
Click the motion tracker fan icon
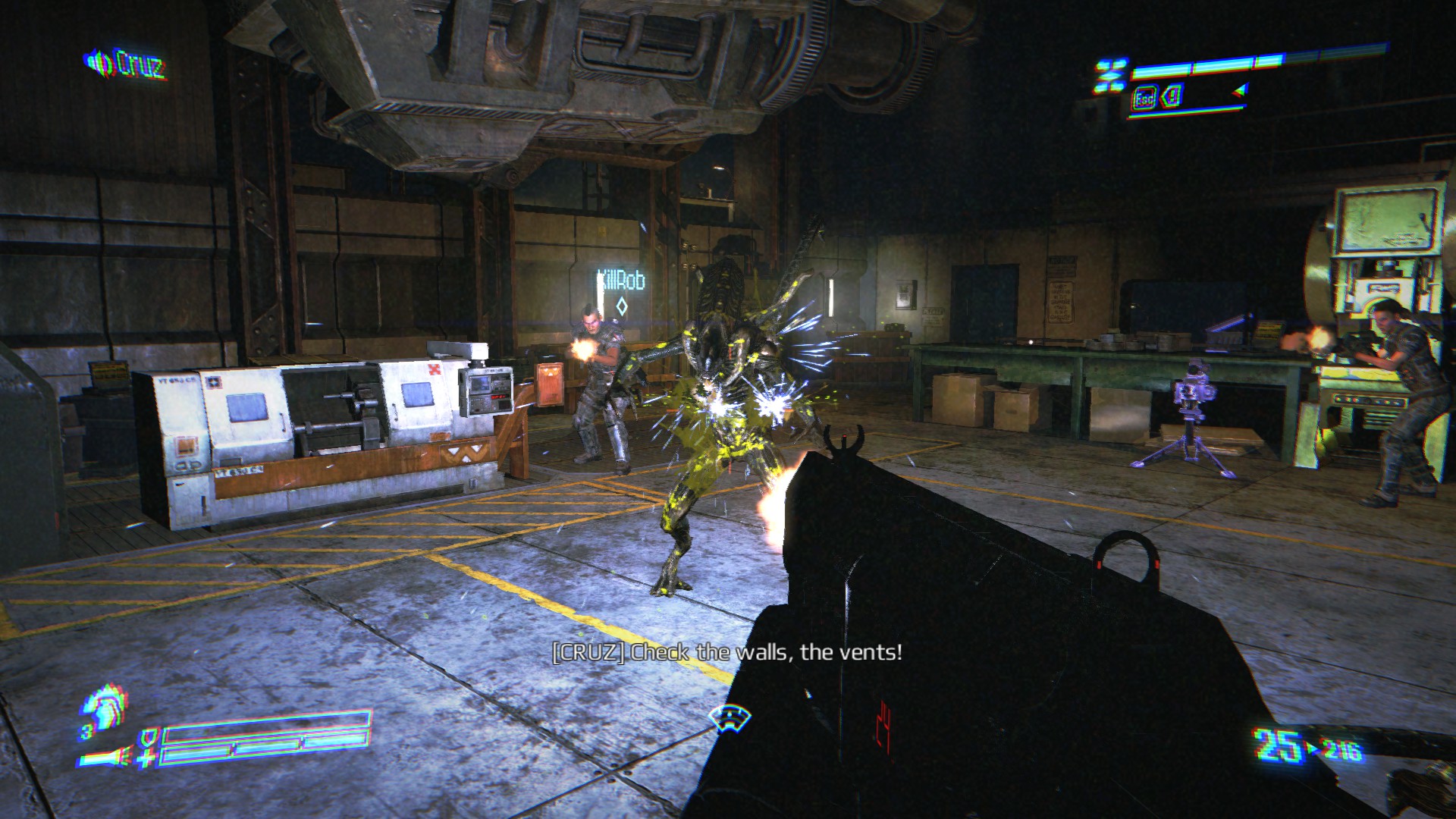point(729,717)
